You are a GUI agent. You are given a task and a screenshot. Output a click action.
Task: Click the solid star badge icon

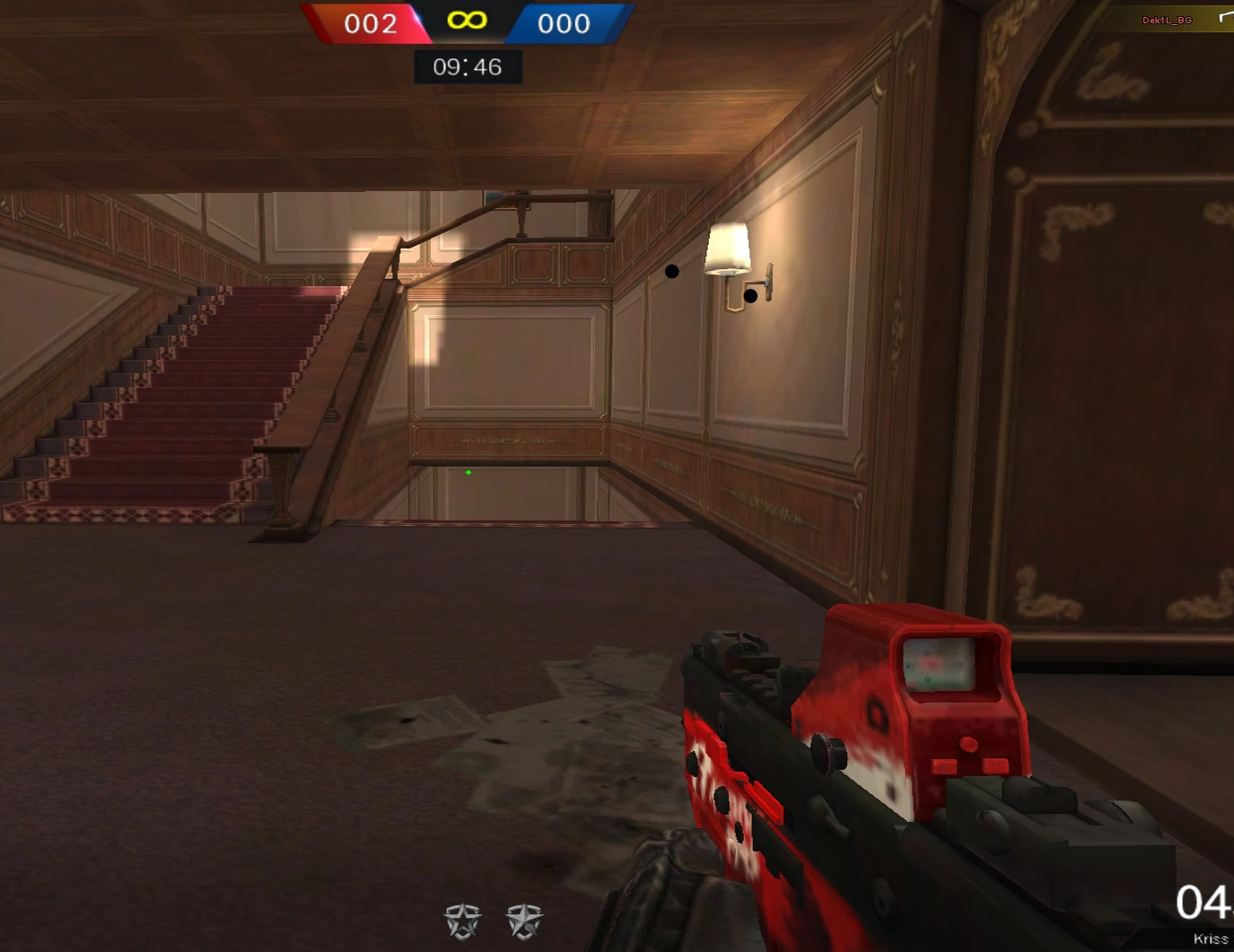(x=525, y=921)
